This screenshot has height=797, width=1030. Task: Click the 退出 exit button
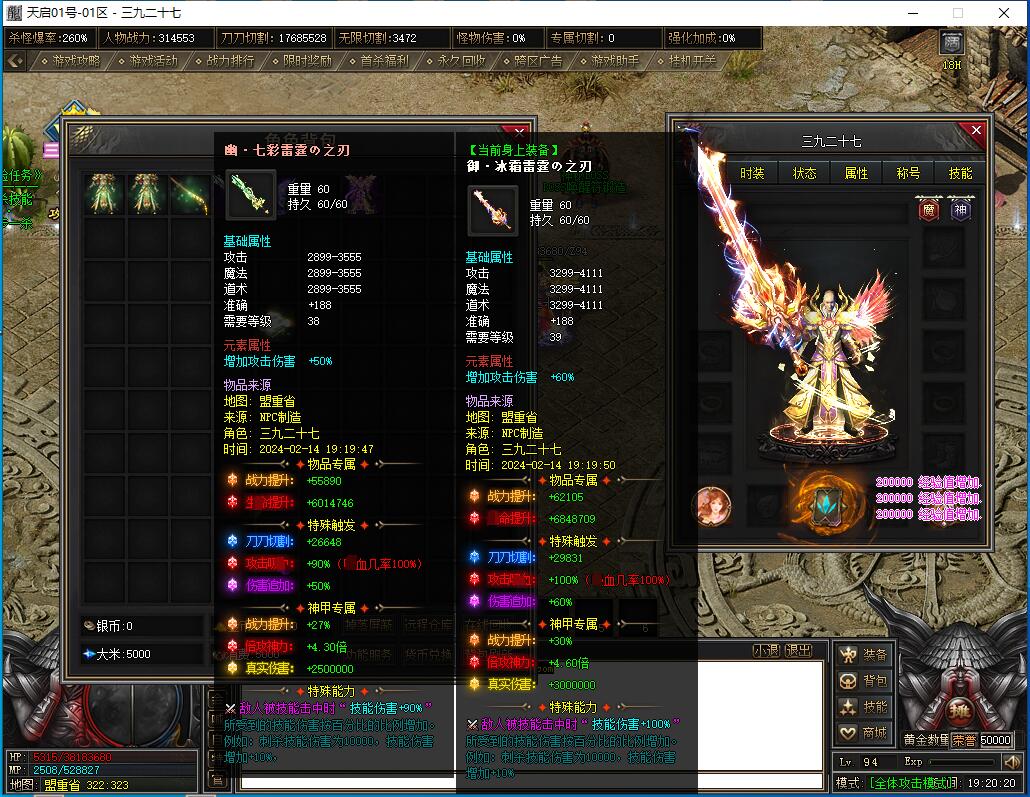tap(798, 650)
